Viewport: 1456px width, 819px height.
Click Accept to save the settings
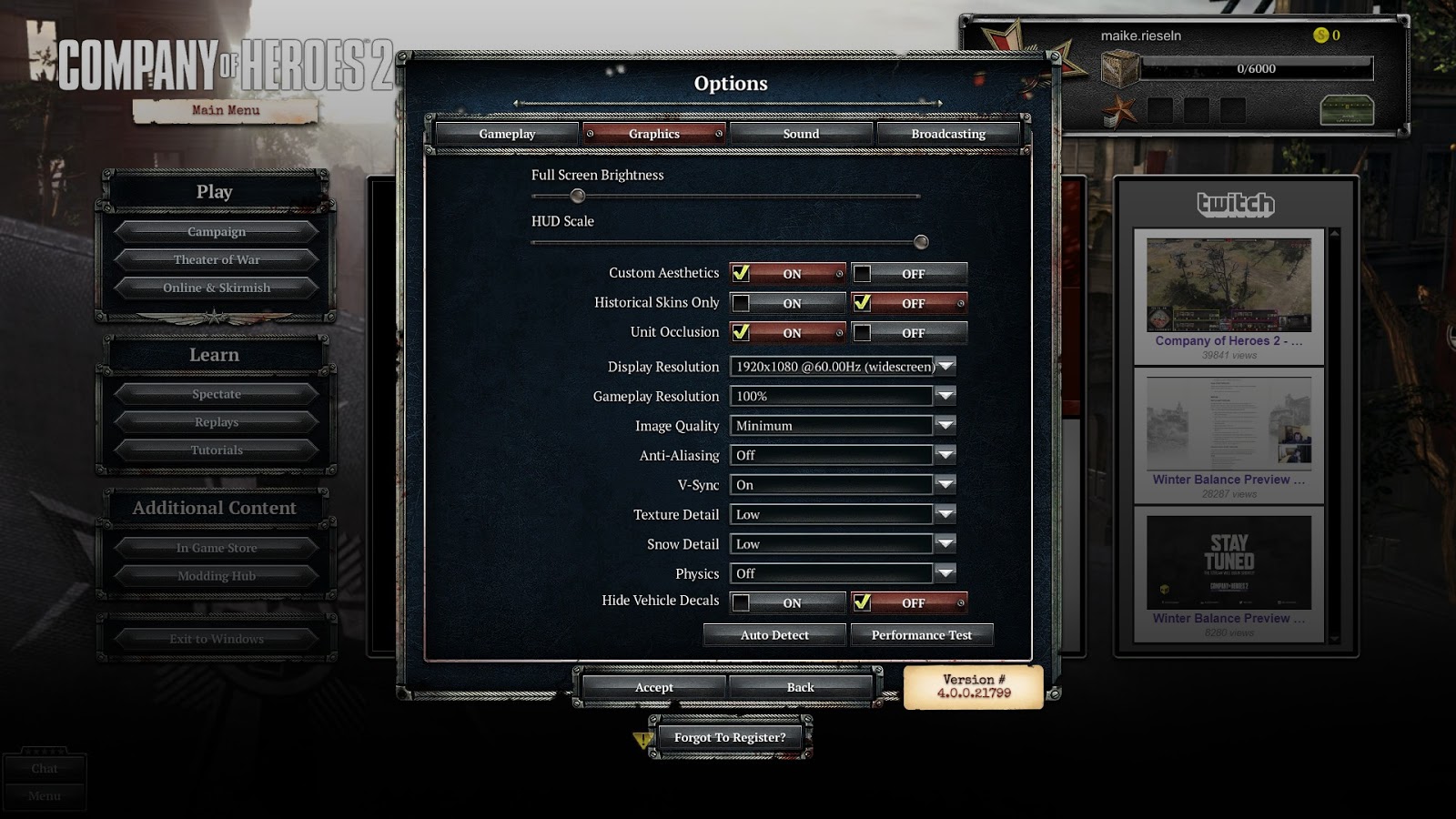pyautogui.click(x=652, y=687)
